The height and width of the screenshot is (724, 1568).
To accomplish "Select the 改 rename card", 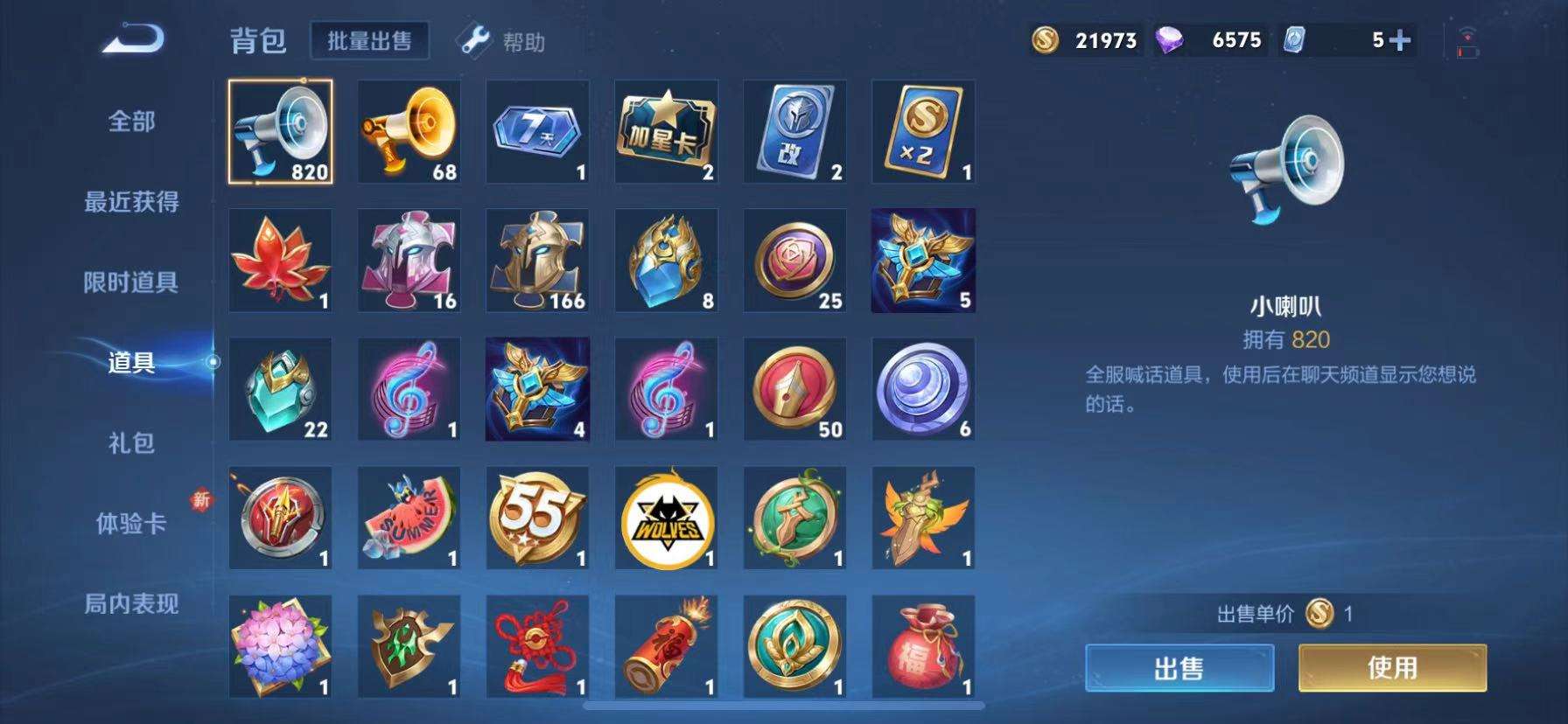I will coord(794,131).
